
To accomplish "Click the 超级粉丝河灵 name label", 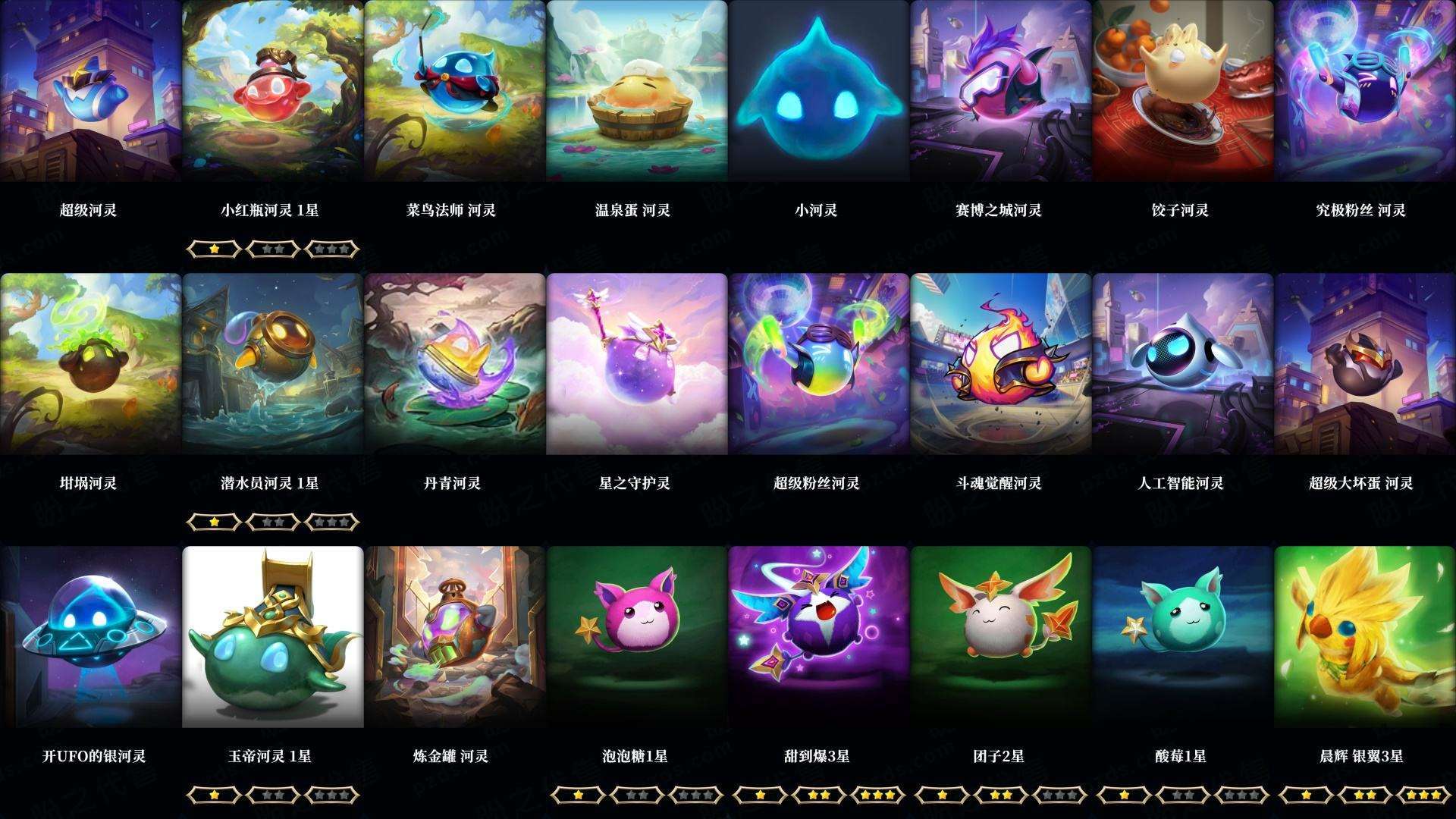I will 817,482.
